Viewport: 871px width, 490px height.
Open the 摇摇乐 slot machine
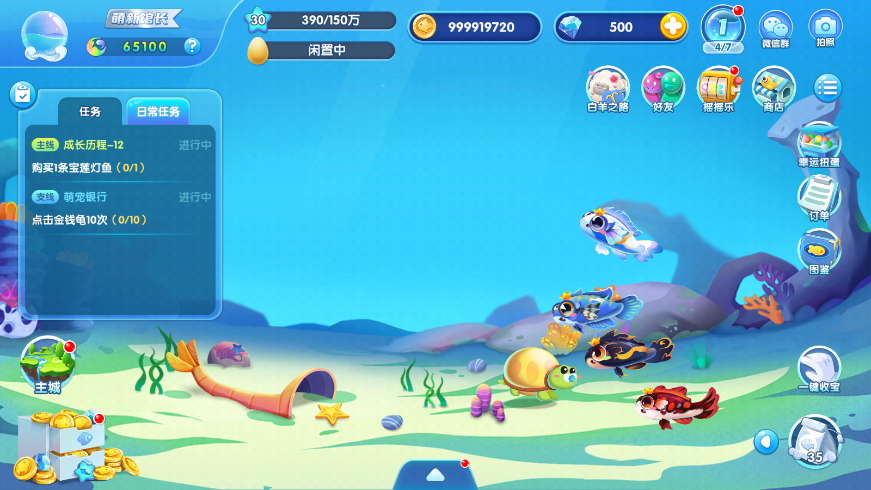coord(717,88)
